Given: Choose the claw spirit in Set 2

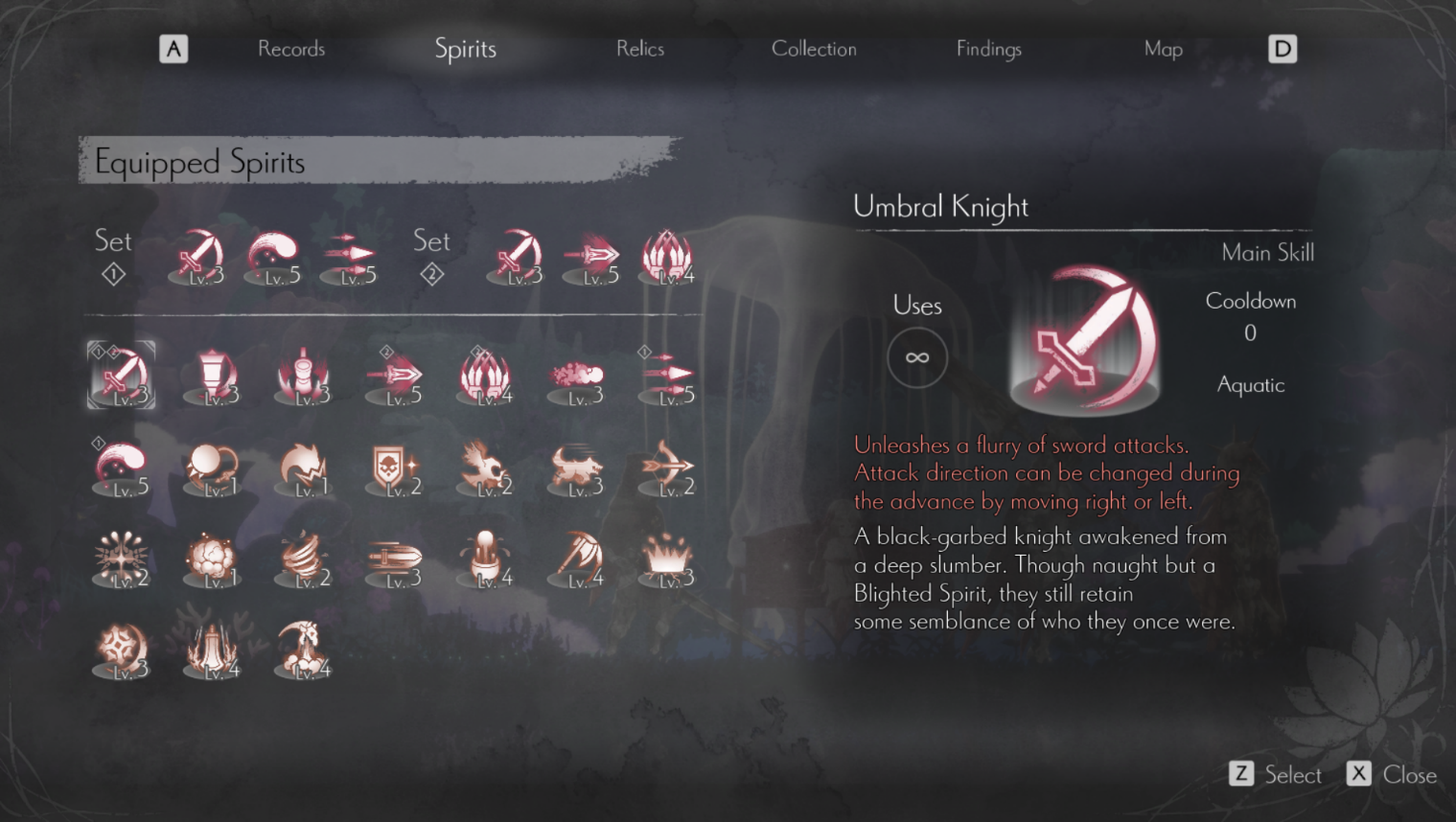Looking at the screenshot, I should [668, 257].
